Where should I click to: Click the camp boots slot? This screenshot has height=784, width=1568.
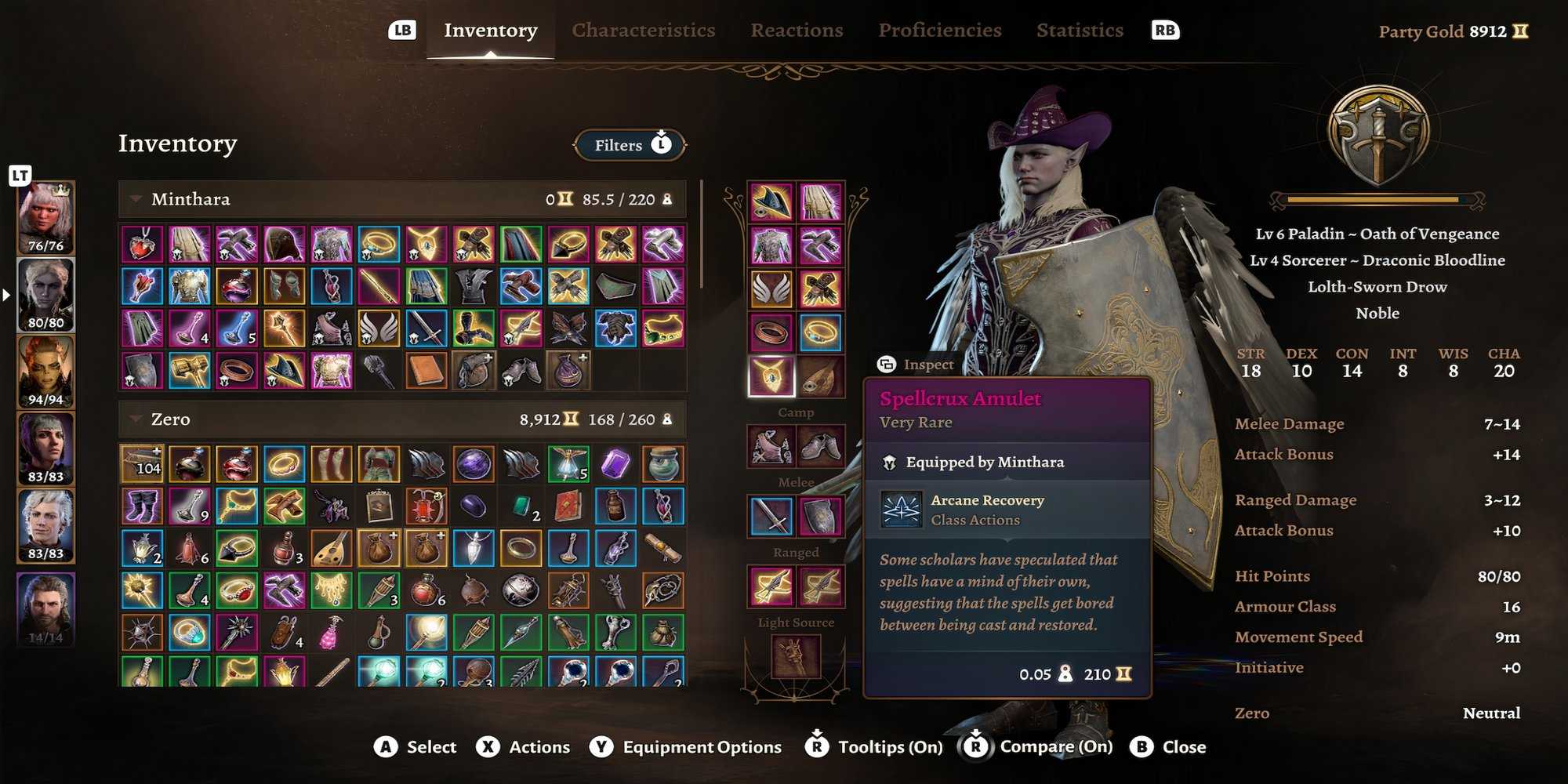coord(820,445)
